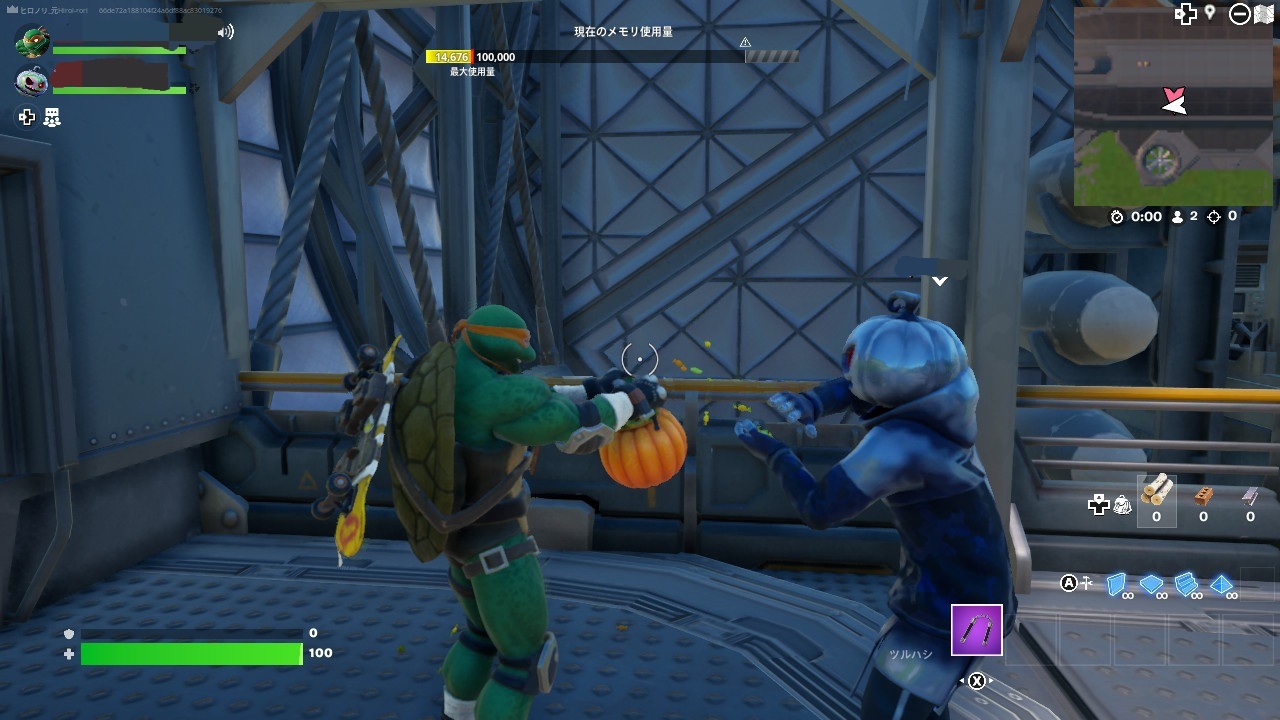Viewport: 1280px width, 720px height.
Task: Click the turtle teammate portrait
Action: click(32, 43)
